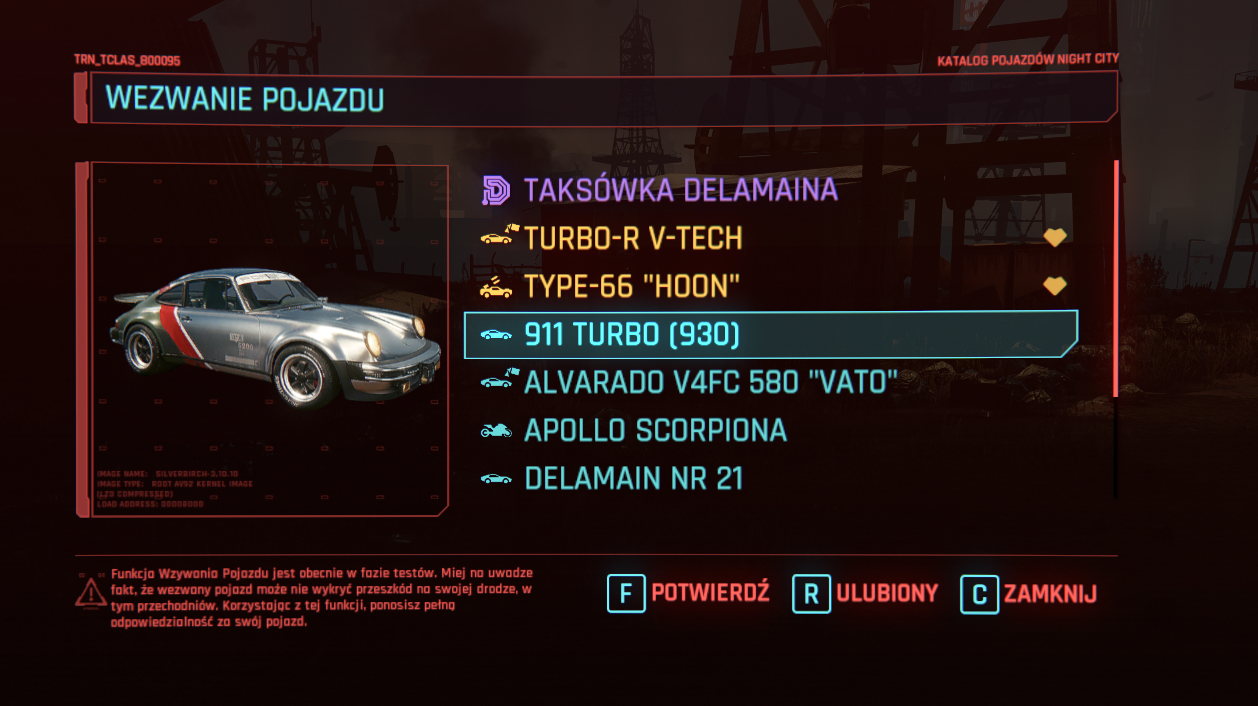This screenshot has height=706, width=1258.
Task: Mark vehicle as favorite with Ulubiony
Action: (866, 593)
